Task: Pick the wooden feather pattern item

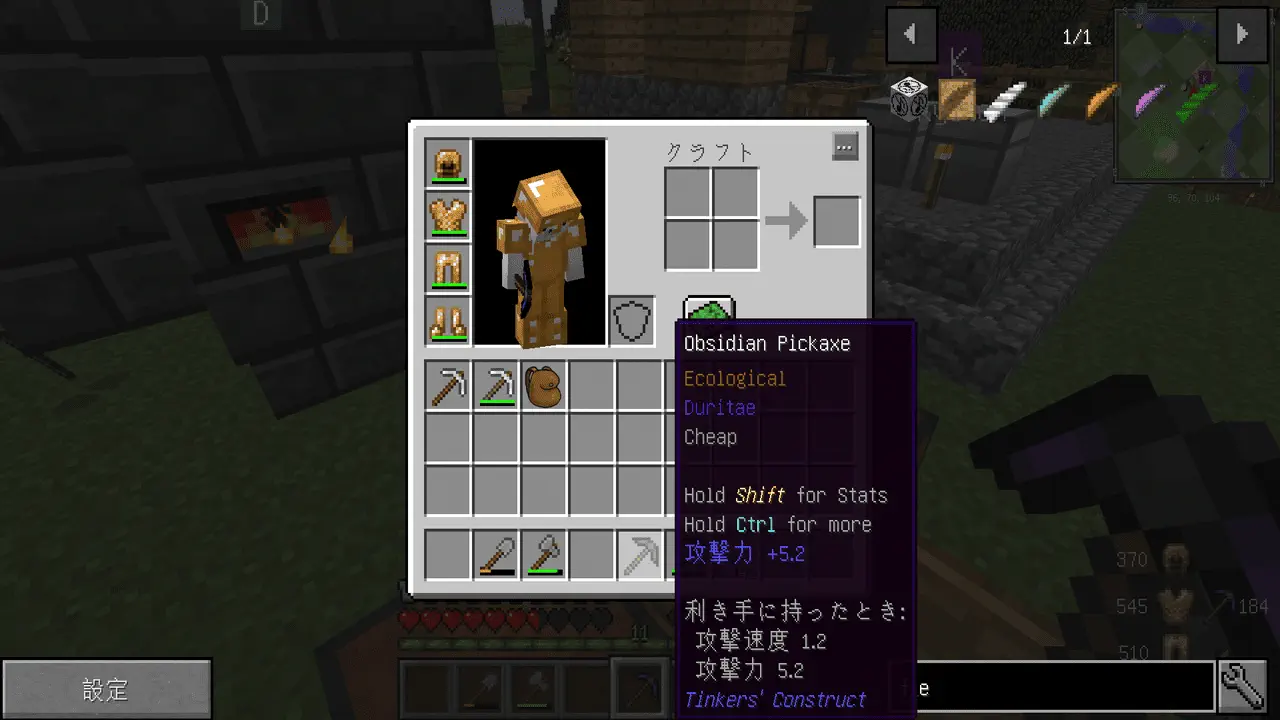Action: pos(957,99)
